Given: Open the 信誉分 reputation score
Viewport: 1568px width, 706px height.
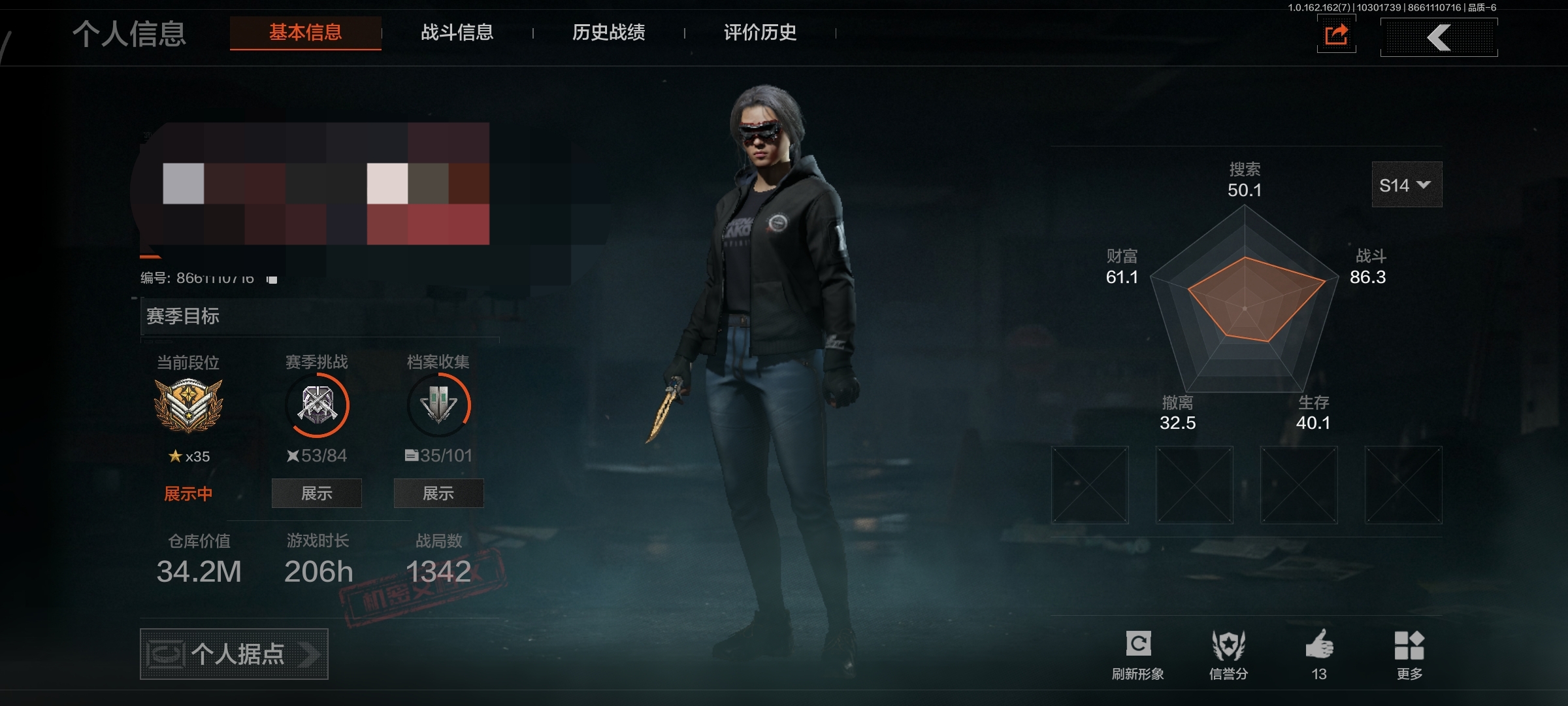Looking at the screenshot, I should pyautogui.click(x=1228, y=654).
